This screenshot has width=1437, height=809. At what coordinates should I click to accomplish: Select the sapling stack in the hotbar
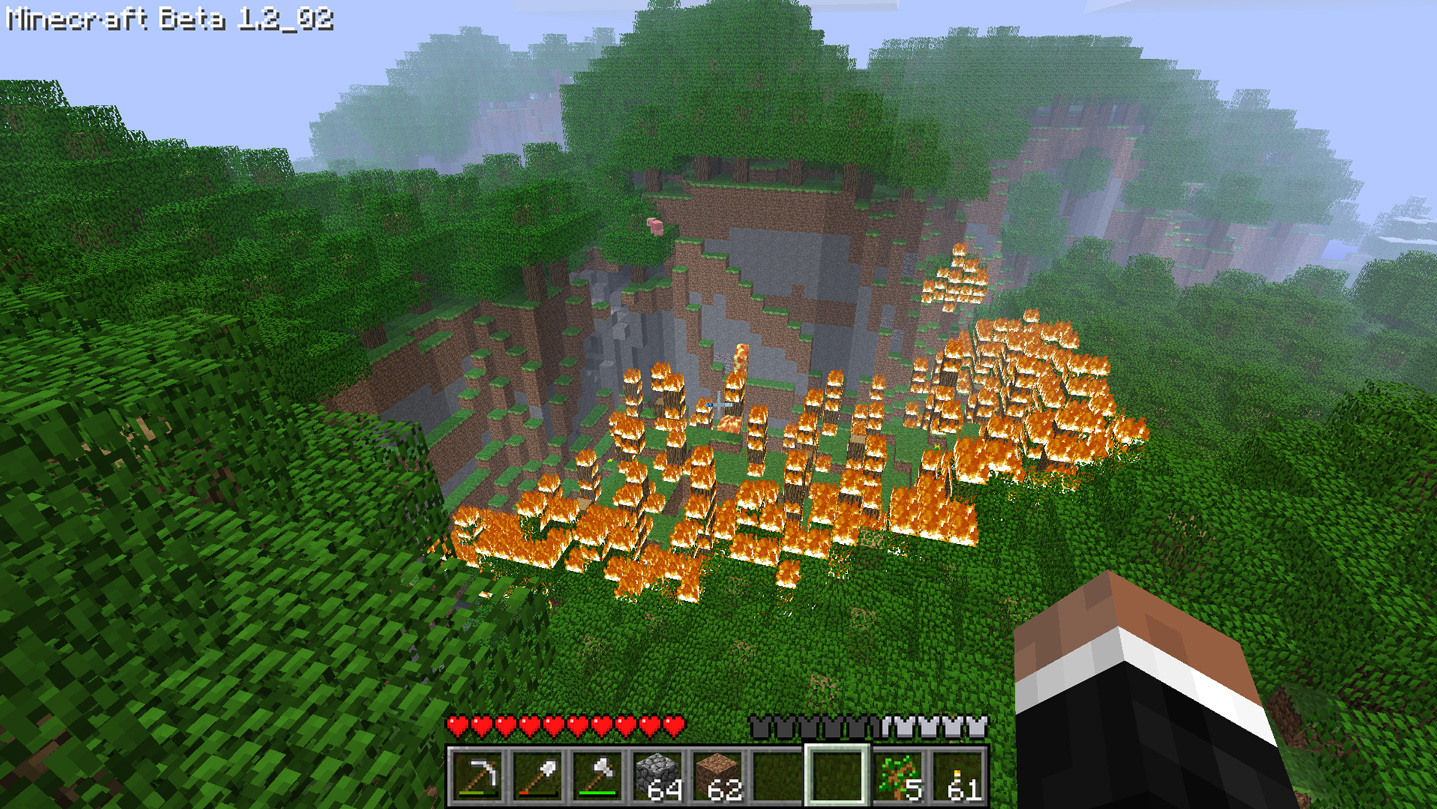click(897, 776)
